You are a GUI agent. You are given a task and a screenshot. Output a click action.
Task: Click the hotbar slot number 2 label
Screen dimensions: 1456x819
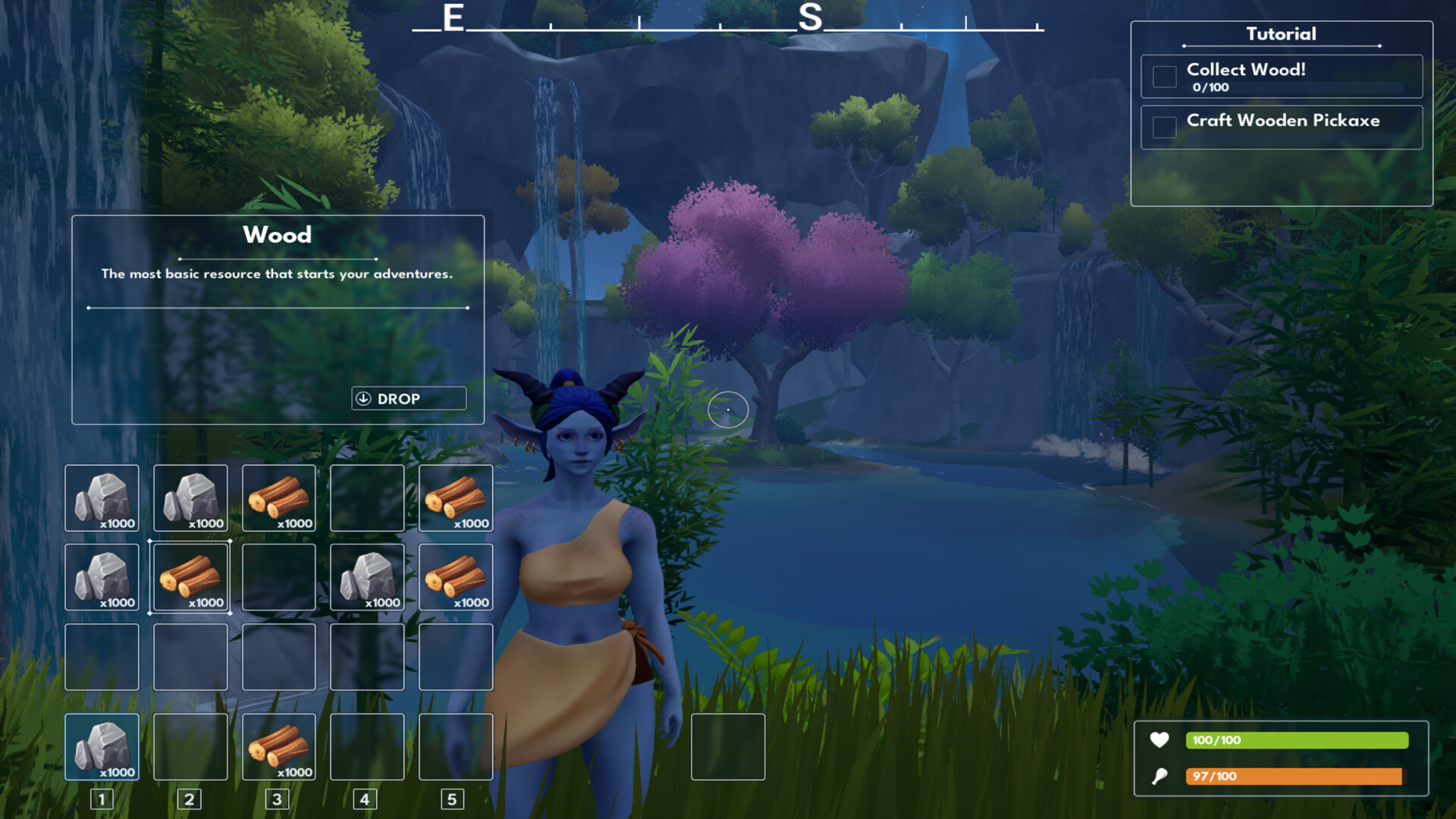click(188, 799)
